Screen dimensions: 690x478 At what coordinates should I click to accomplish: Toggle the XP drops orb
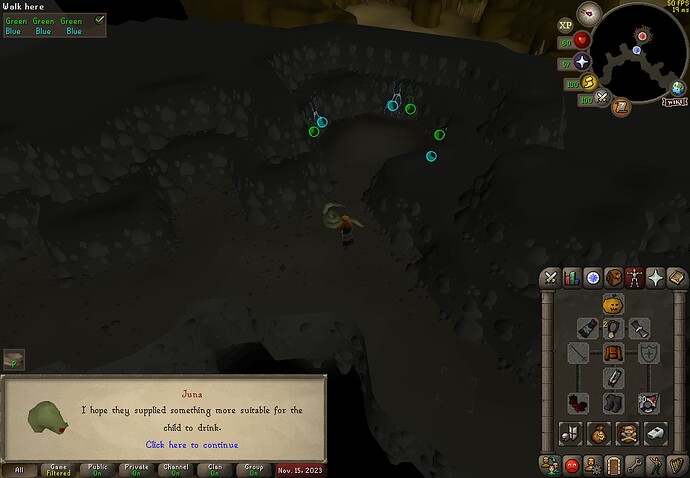tap(565, 25)
